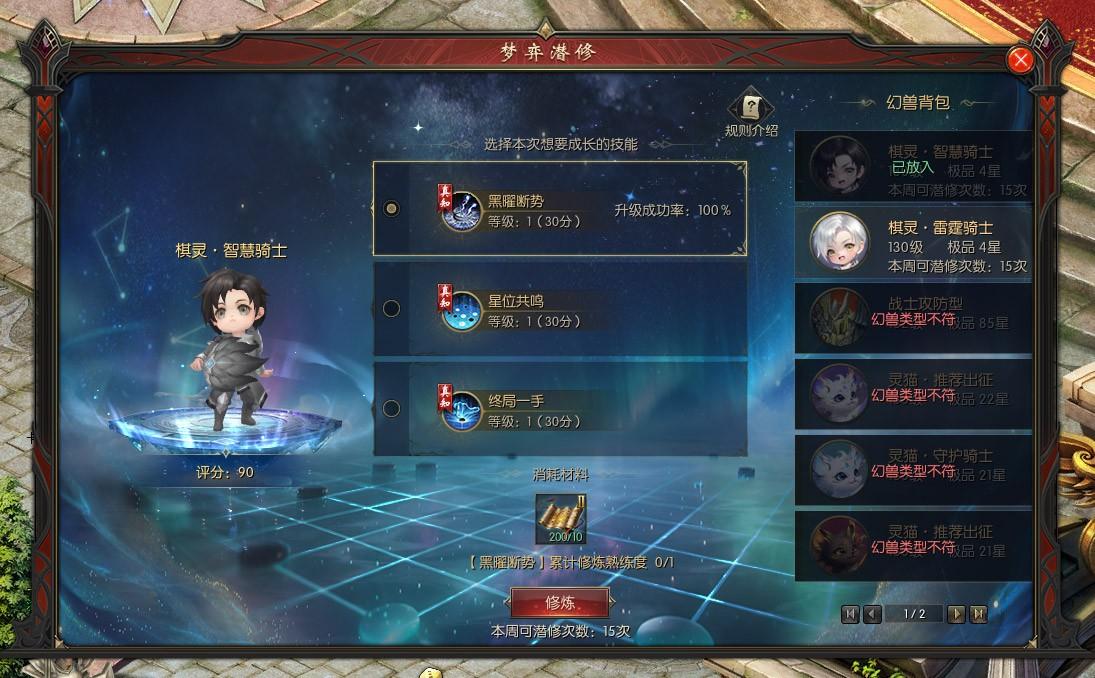The width and height of the screenshot is (1095, 678).
Task: Choose the 星位共鸣 skill radio button
Action: pyautogui.click(x=392, y=309)
